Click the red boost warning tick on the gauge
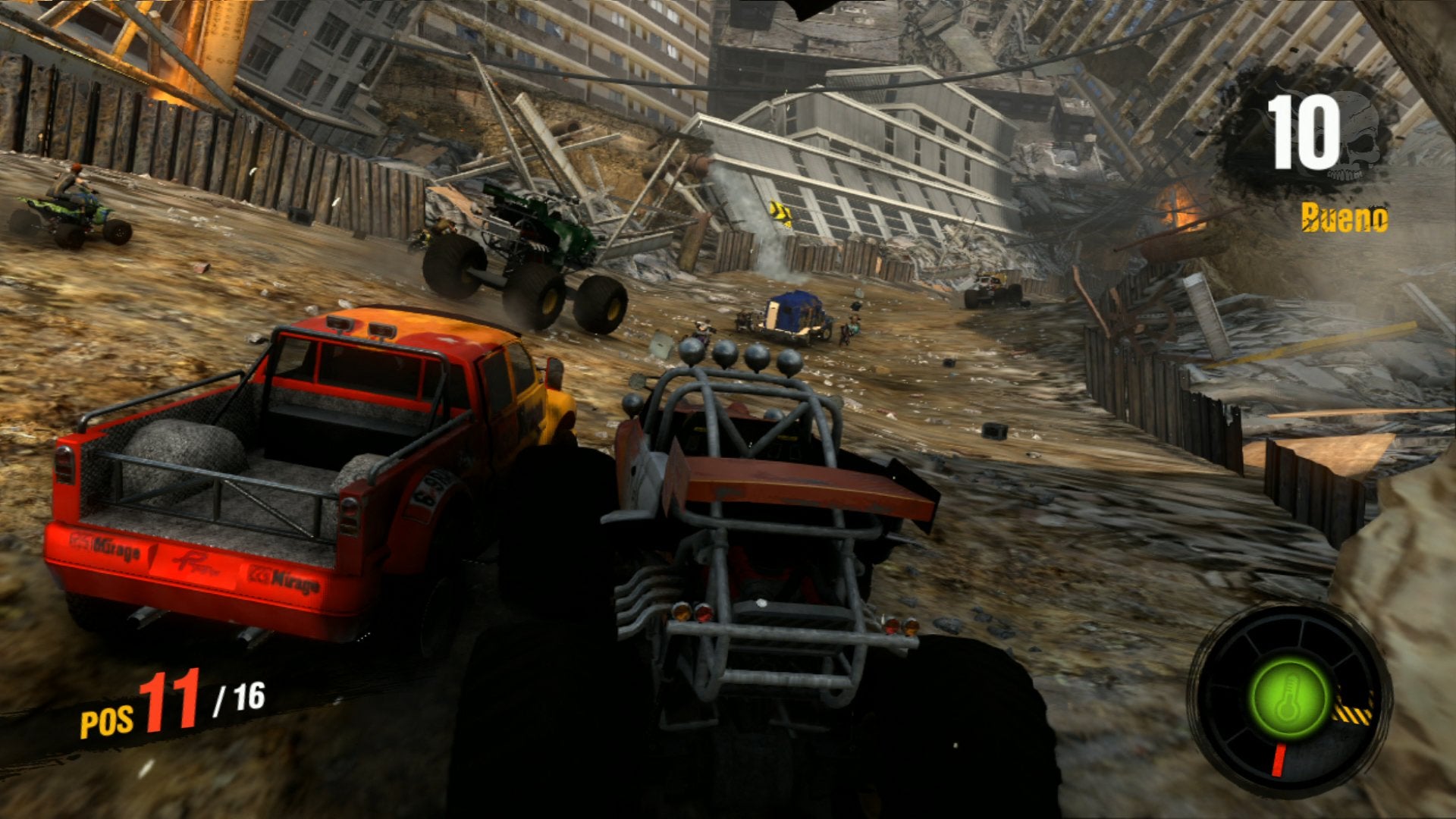 [x=1279, y=758]
